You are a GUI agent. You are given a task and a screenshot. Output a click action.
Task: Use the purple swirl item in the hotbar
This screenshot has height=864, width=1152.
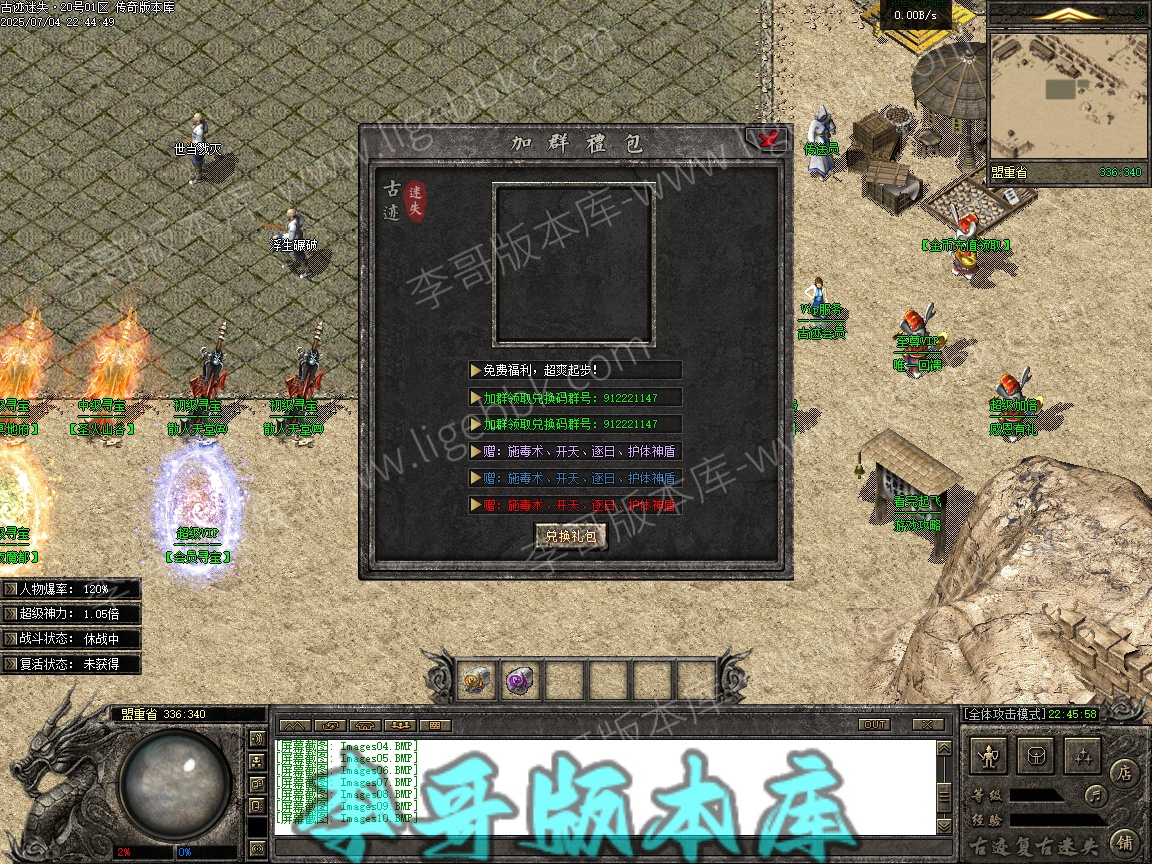(x=521, y=680)
